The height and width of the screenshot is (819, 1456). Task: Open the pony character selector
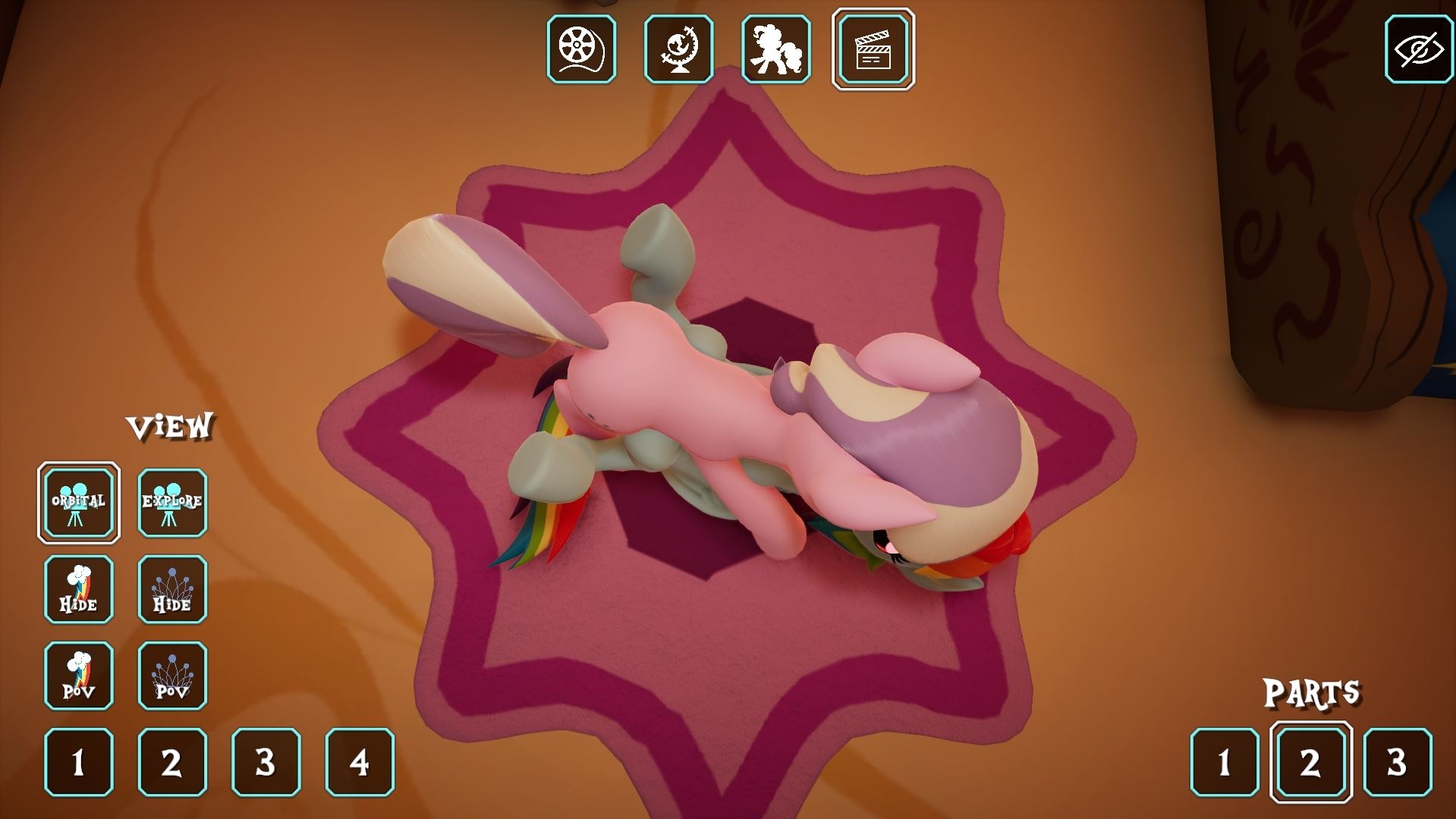(775, 49)
